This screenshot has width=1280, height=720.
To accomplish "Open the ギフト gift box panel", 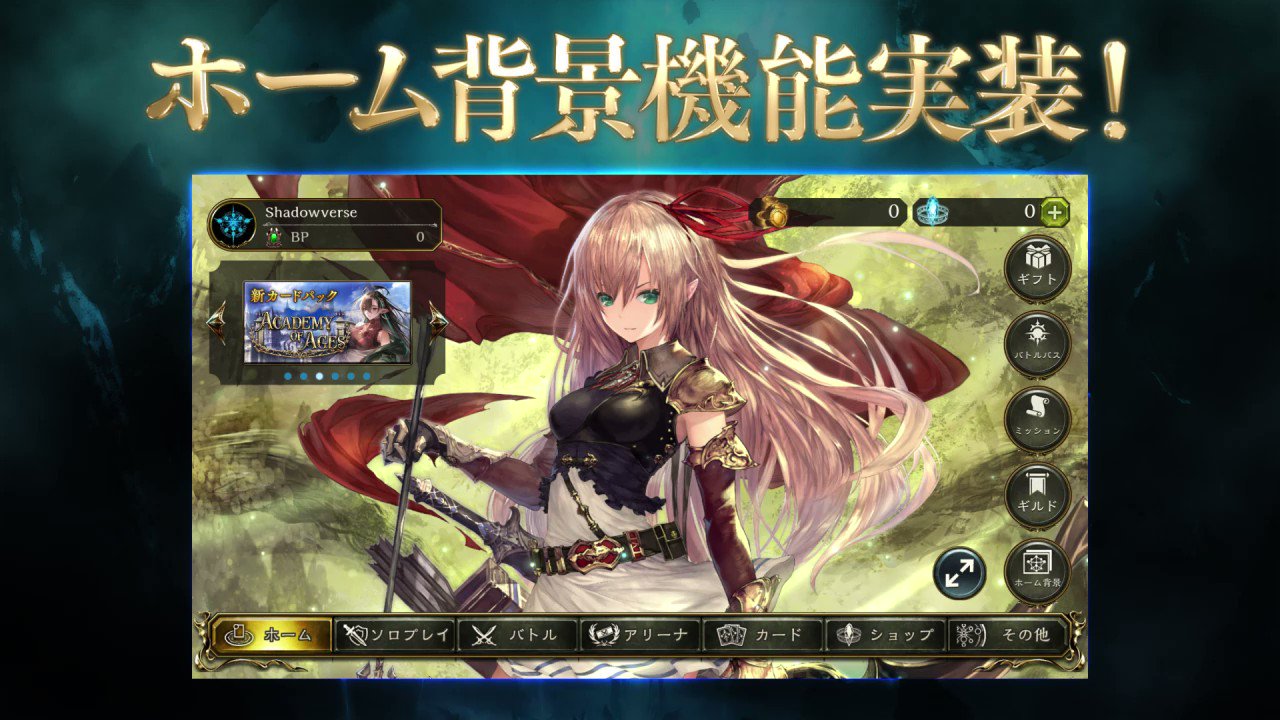I will pyautogui.click(x=1040, y=266).
